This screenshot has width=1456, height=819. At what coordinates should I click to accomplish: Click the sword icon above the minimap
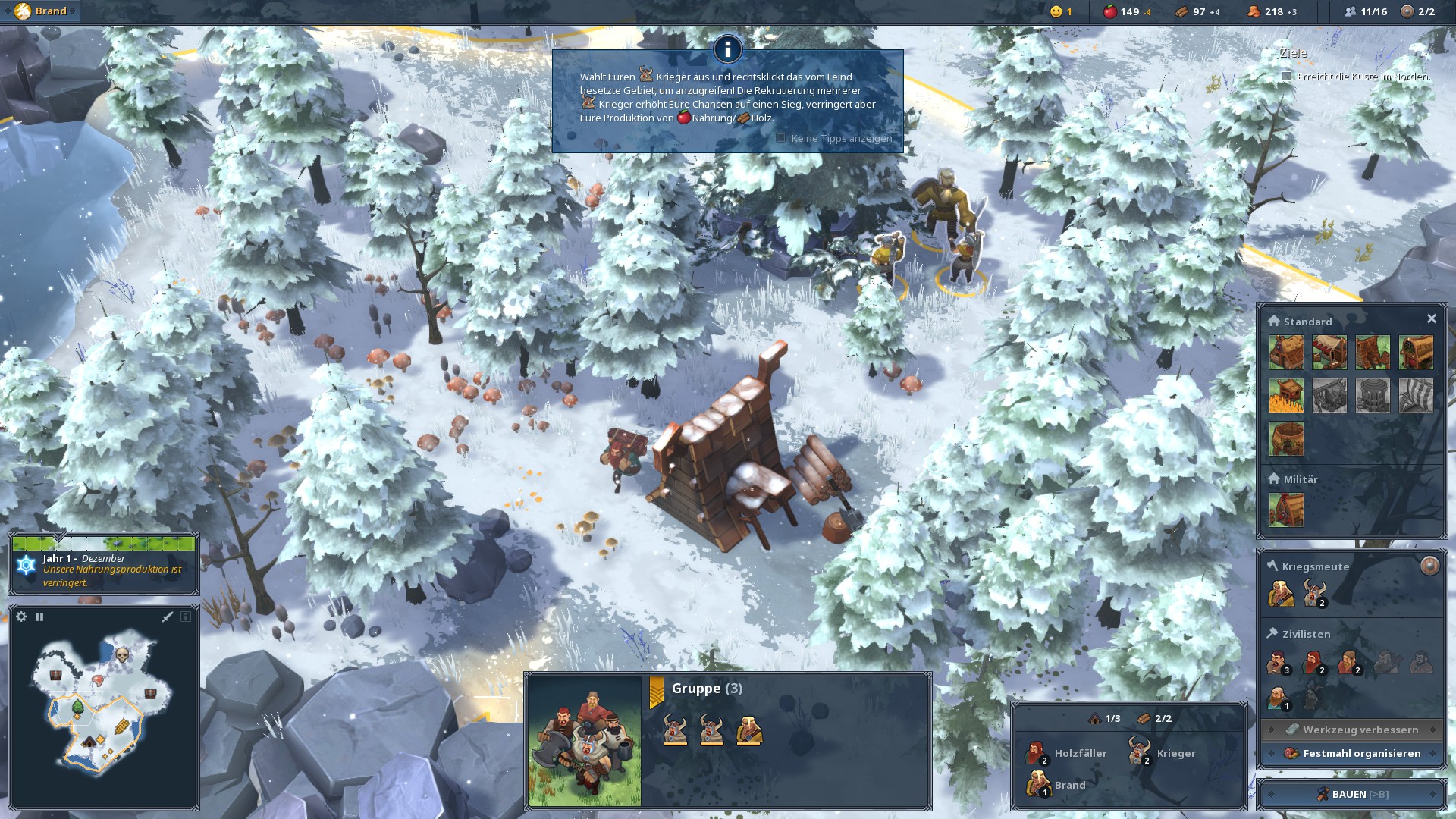[168, 617]
